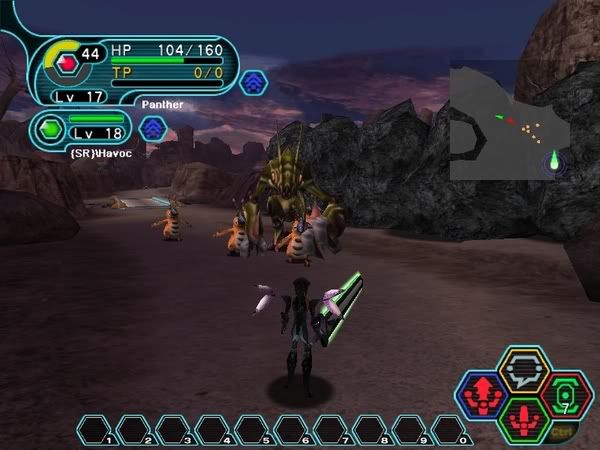Use the blue-bordered heavy attack action

tap(479, 394)
